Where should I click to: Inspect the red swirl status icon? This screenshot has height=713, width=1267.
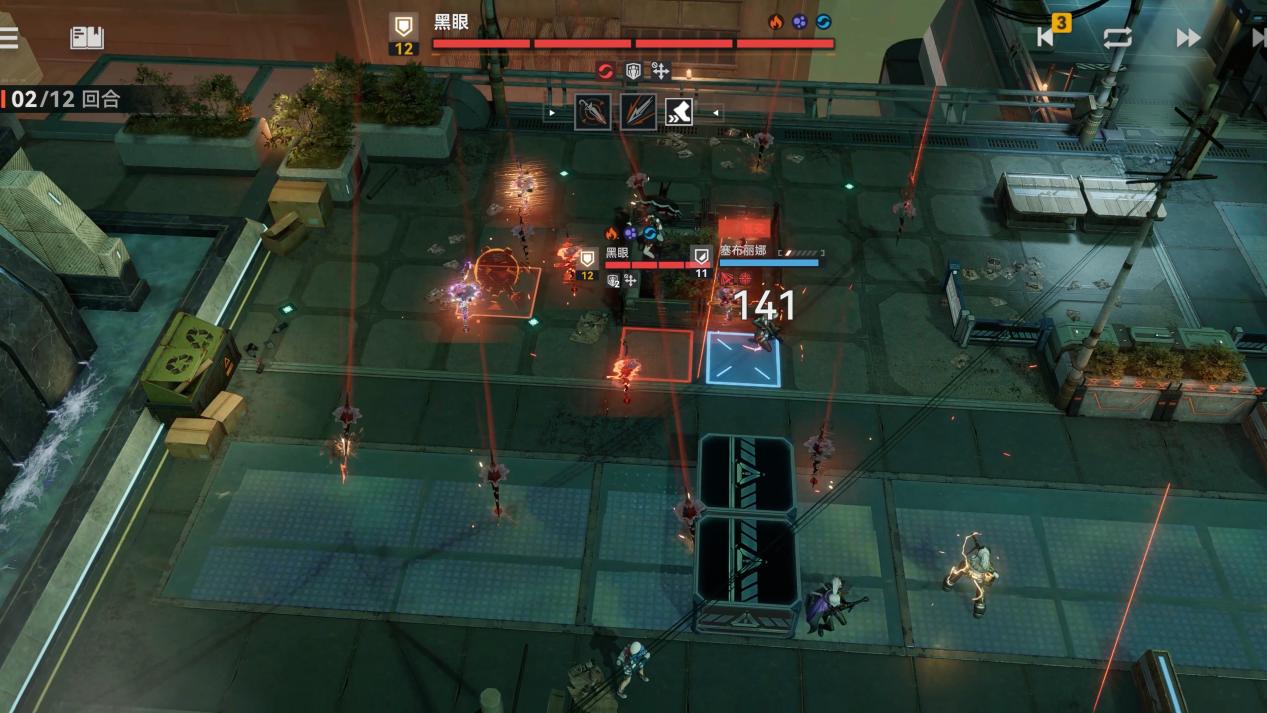(605, 70)
